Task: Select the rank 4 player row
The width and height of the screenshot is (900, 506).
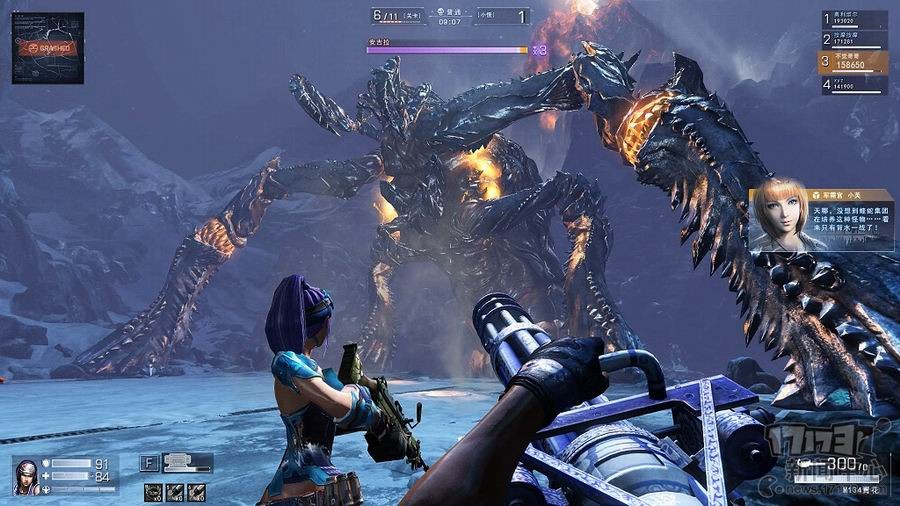Action: click(x=854, y=85)
